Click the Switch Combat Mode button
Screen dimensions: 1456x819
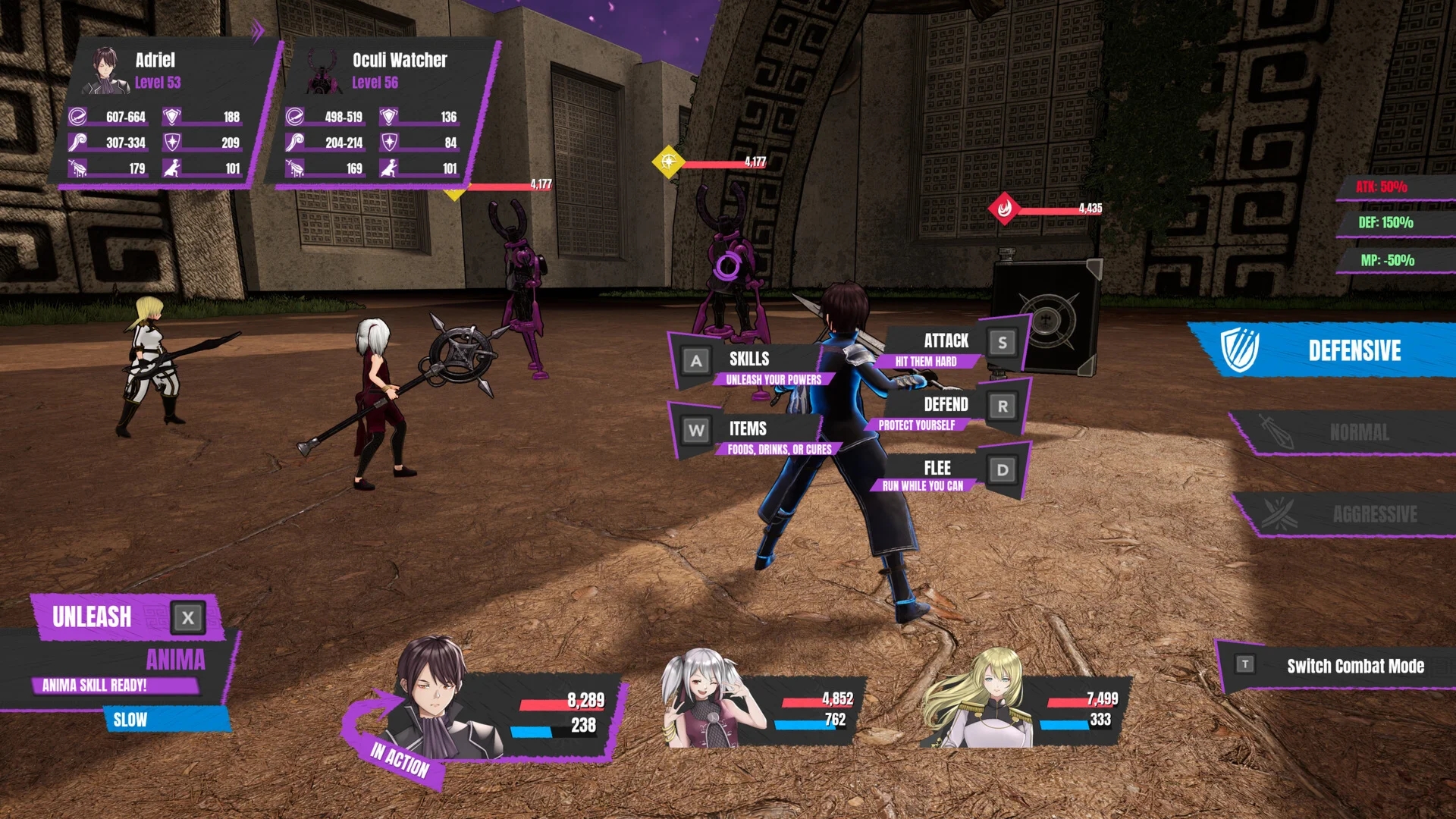click(x=1338, y=666)
